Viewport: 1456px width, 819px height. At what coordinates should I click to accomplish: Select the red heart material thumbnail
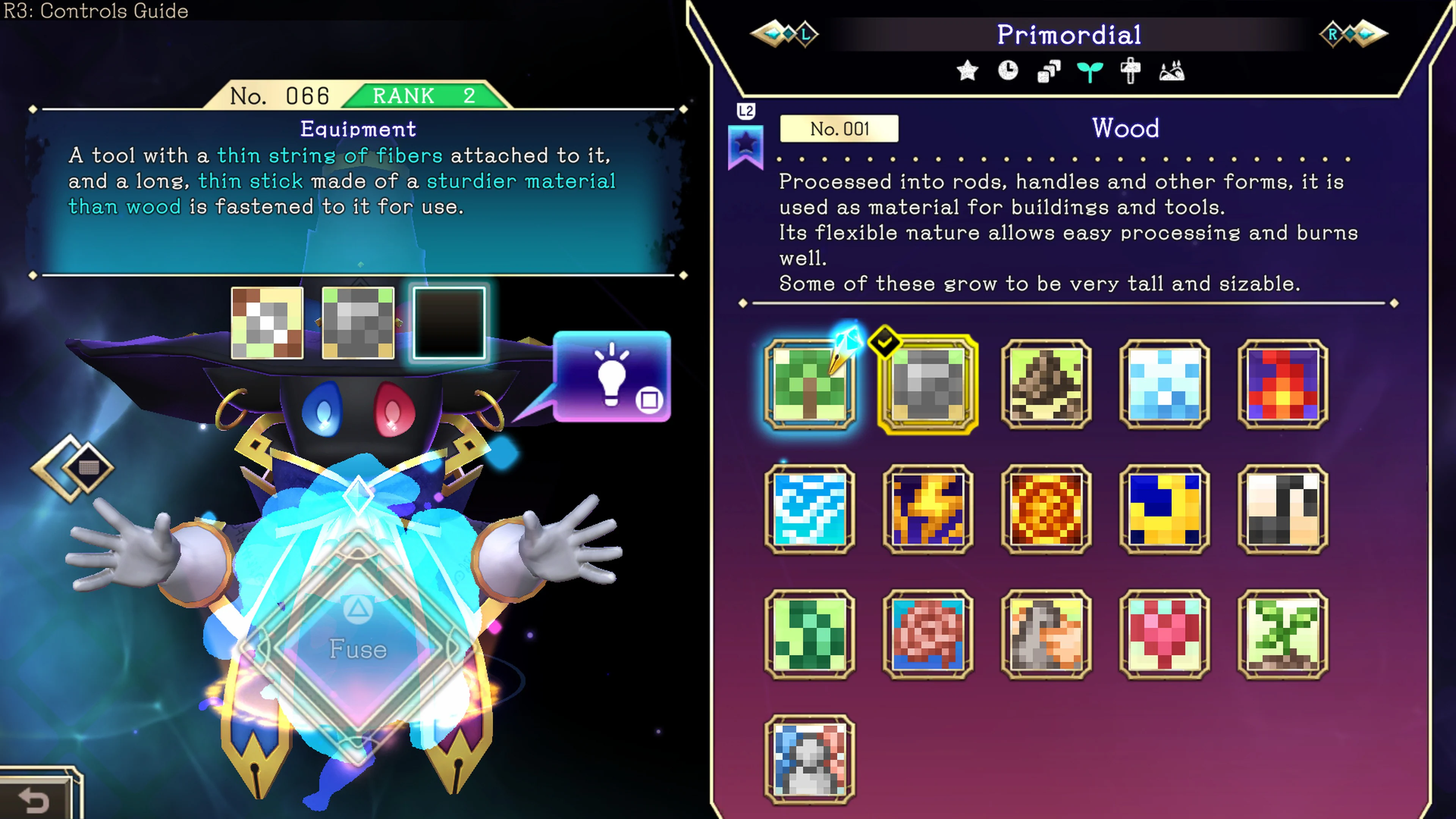(1166, 634)
